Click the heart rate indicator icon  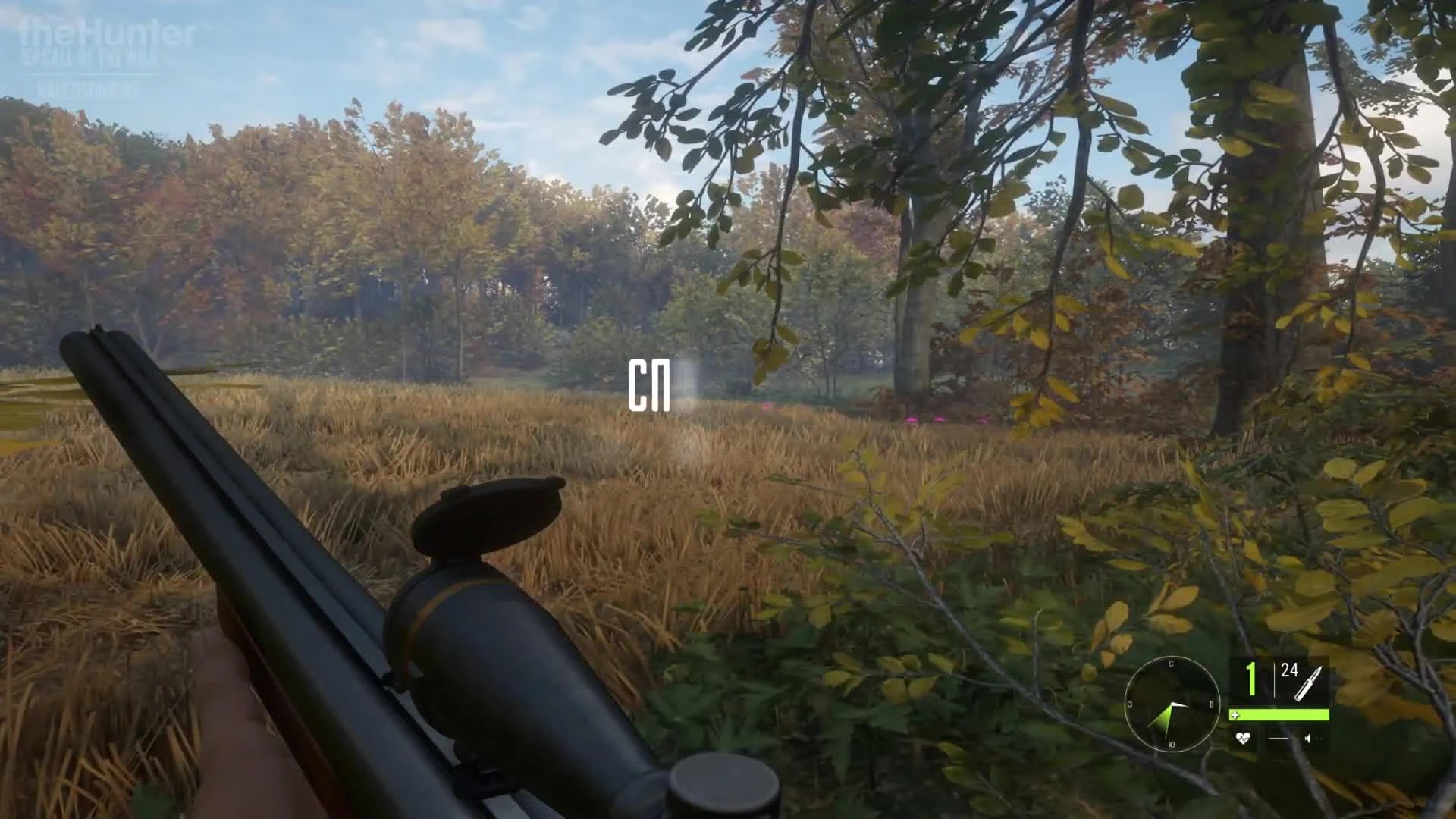click(x=1244, y=739)
